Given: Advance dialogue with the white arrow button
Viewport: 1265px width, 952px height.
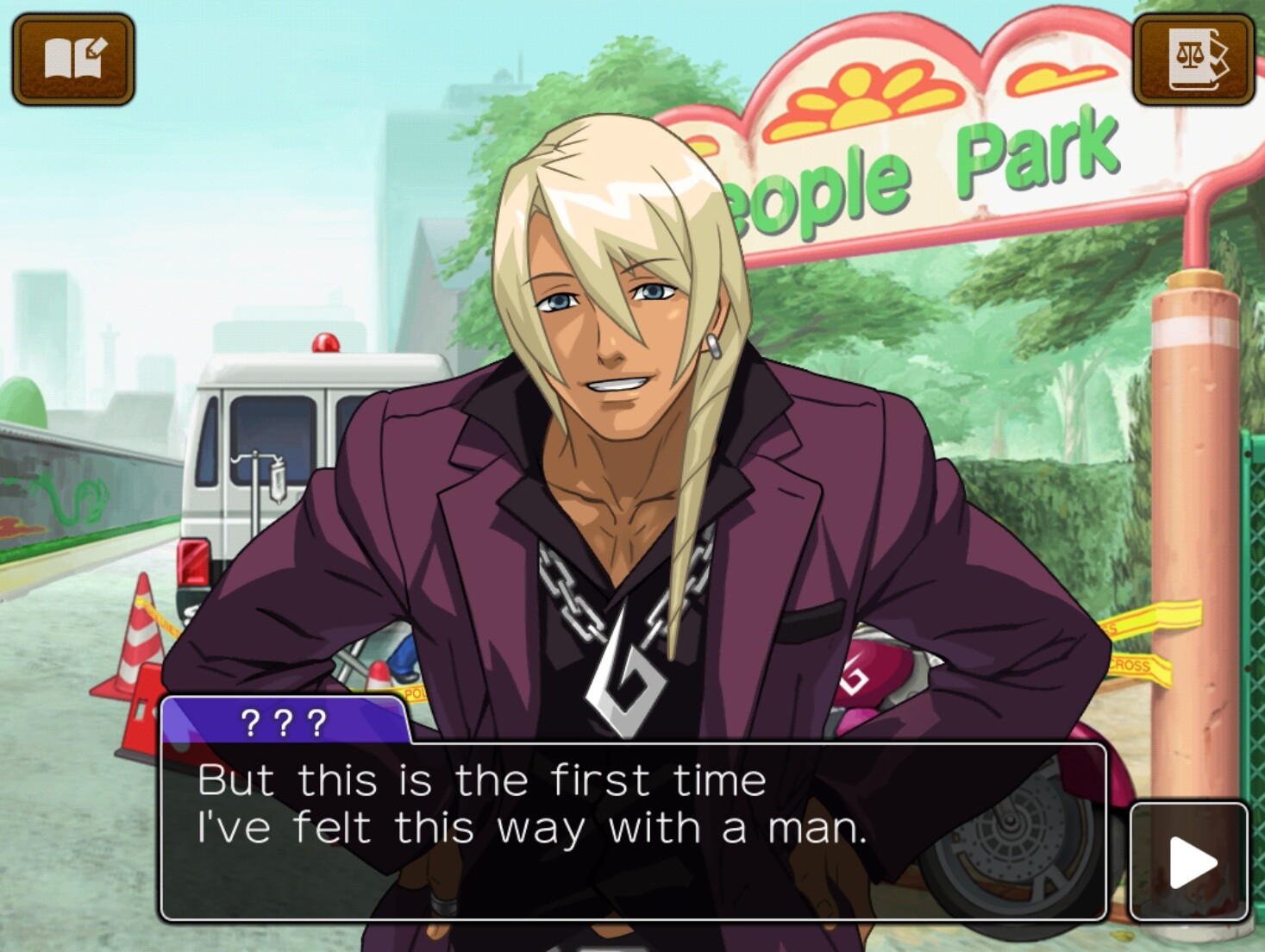Looking at the screenshot, I should click(1189, 861).
